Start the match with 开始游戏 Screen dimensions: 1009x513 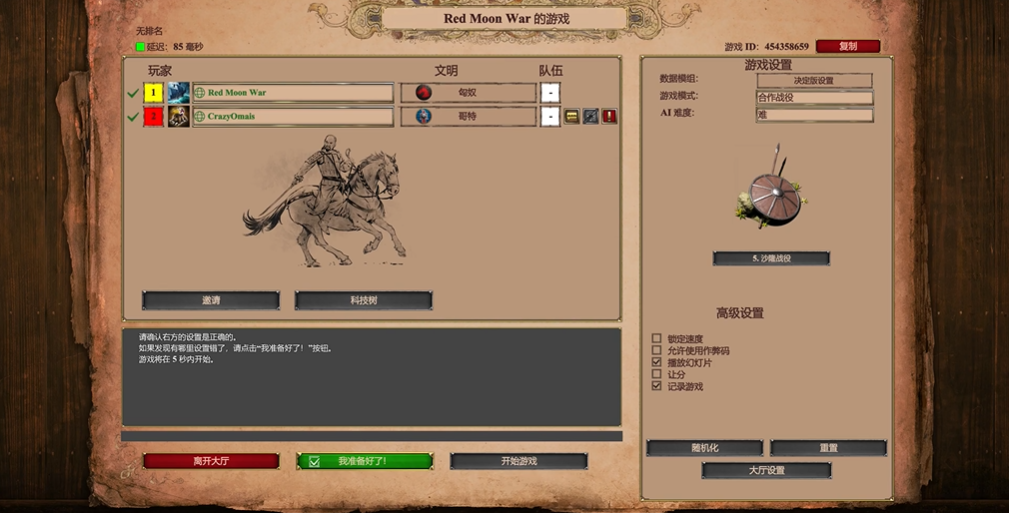coord(518,461)
